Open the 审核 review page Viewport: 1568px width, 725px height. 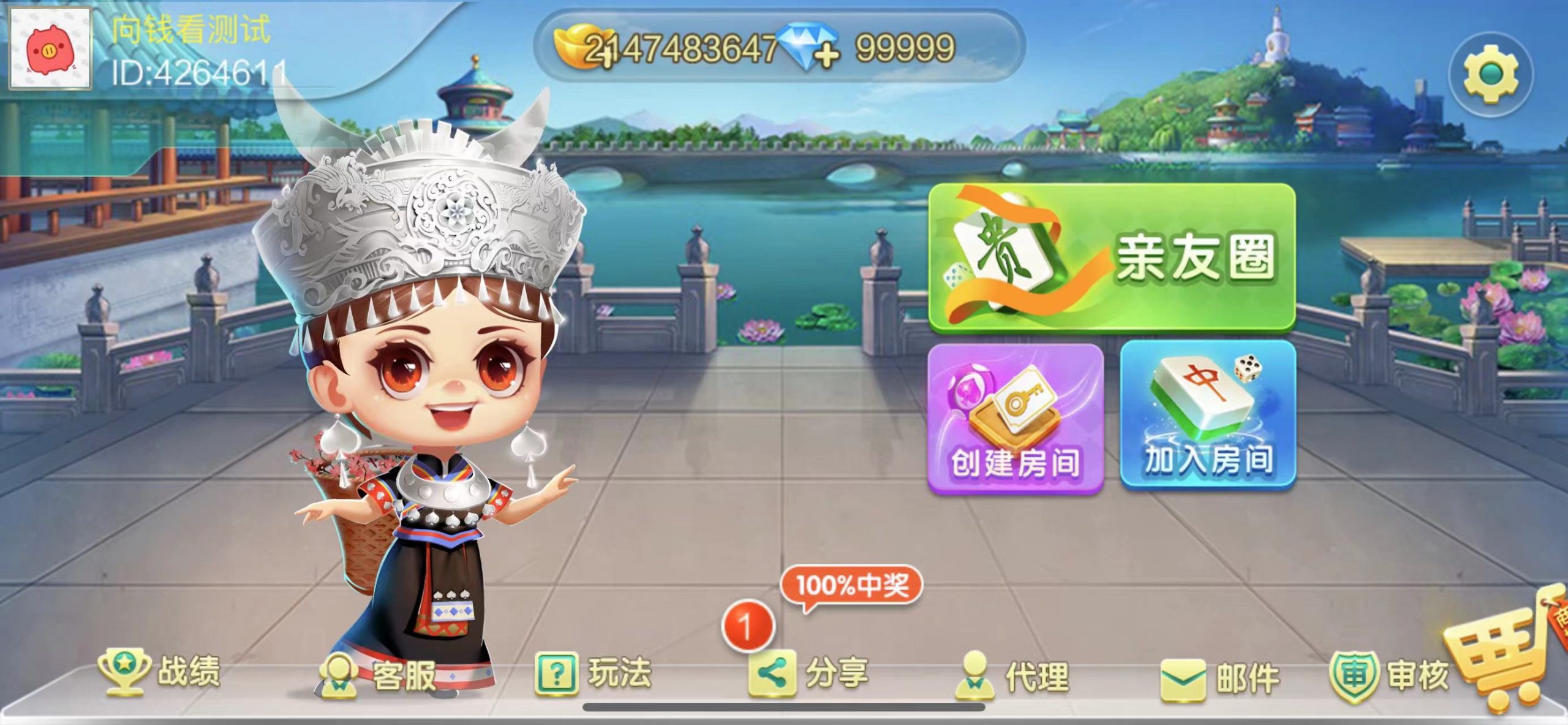(1389, 675)
